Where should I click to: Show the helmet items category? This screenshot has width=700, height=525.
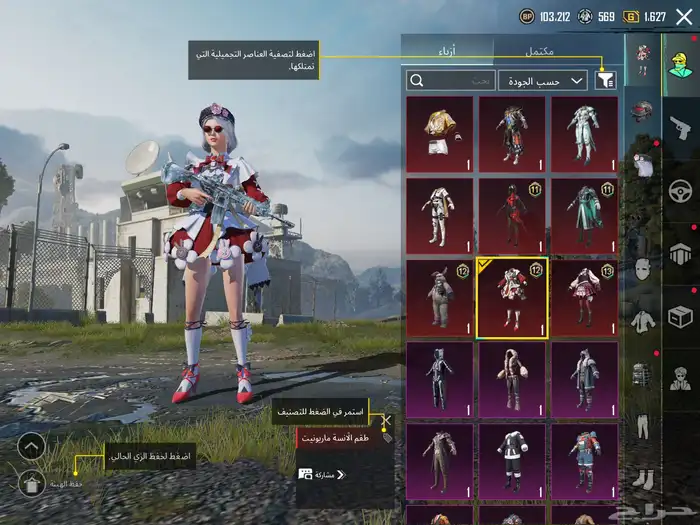642,111
